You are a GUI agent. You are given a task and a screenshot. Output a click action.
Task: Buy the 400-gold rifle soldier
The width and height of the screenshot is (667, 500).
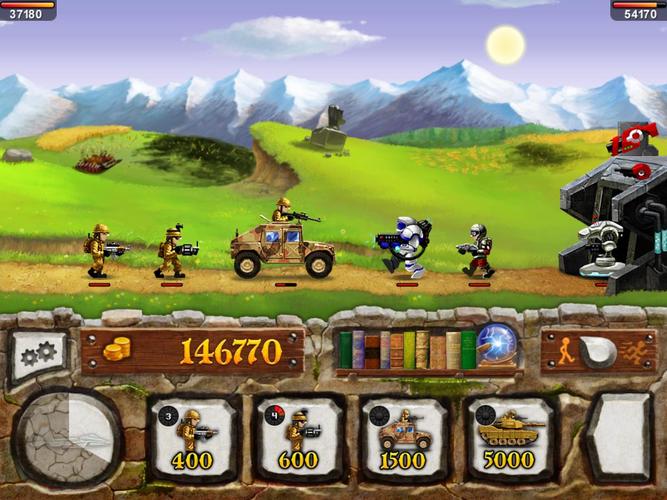pos(193,437)
